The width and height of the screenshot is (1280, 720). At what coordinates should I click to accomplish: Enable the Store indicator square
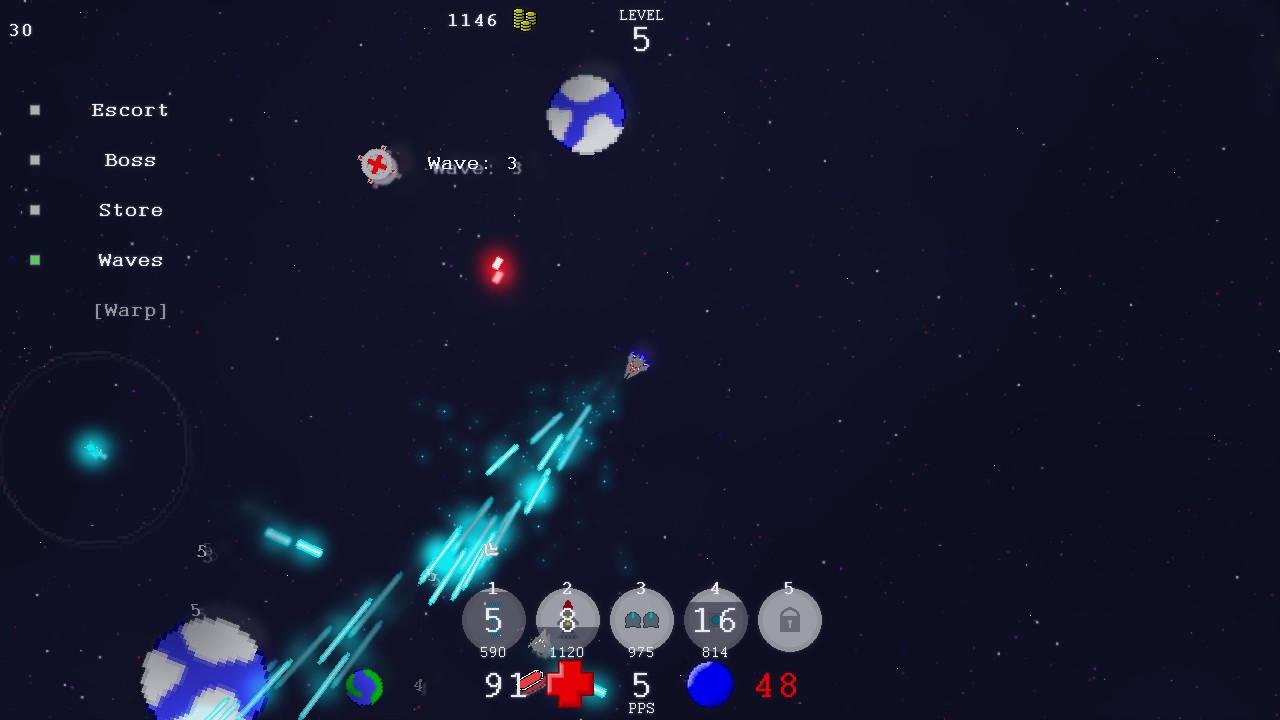click(35, 209)
